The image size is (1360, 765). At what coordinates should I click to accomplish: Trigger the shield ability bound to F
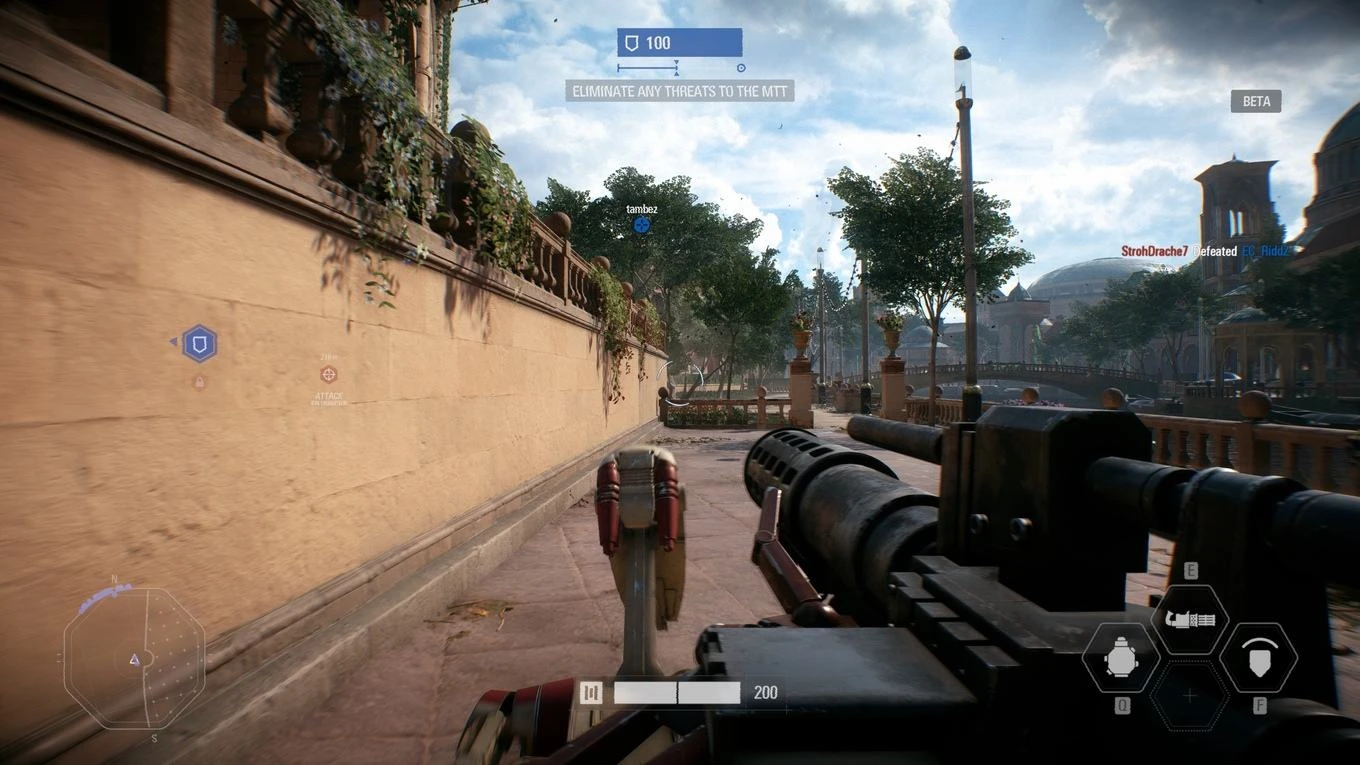coord(1259,658)
